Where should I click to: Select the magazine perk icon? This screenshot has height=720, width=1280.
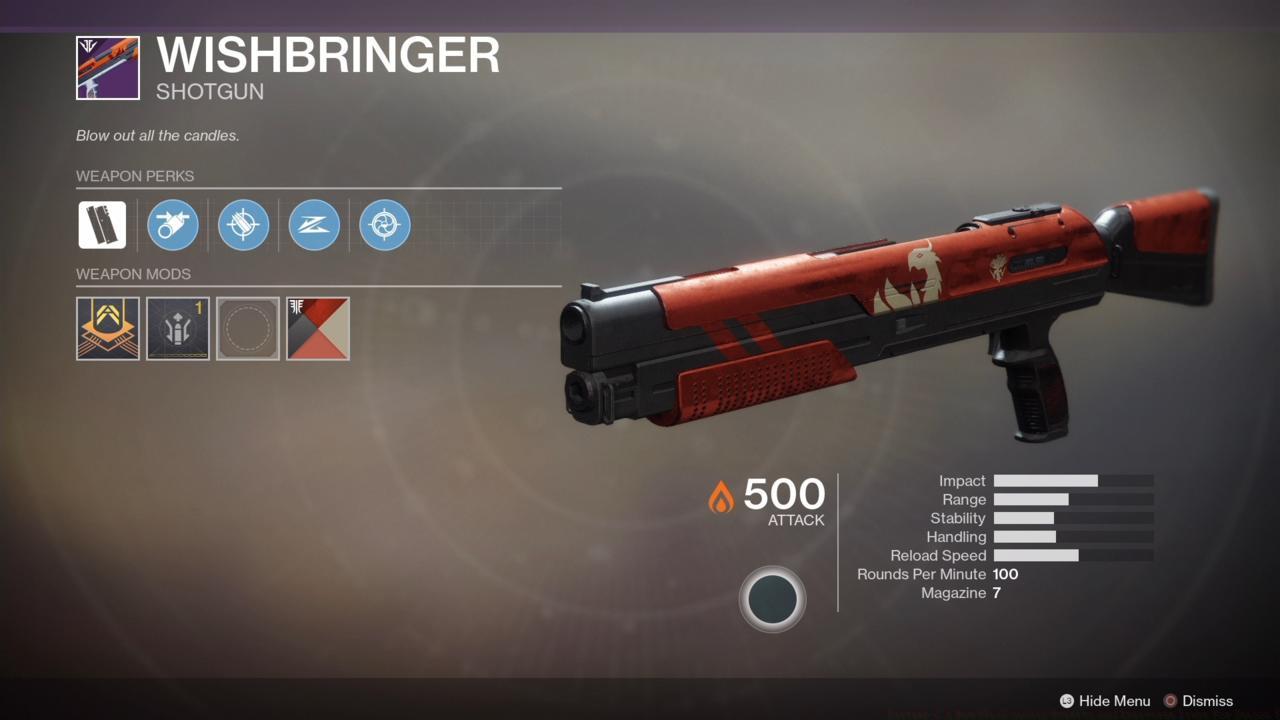(243, 225)
